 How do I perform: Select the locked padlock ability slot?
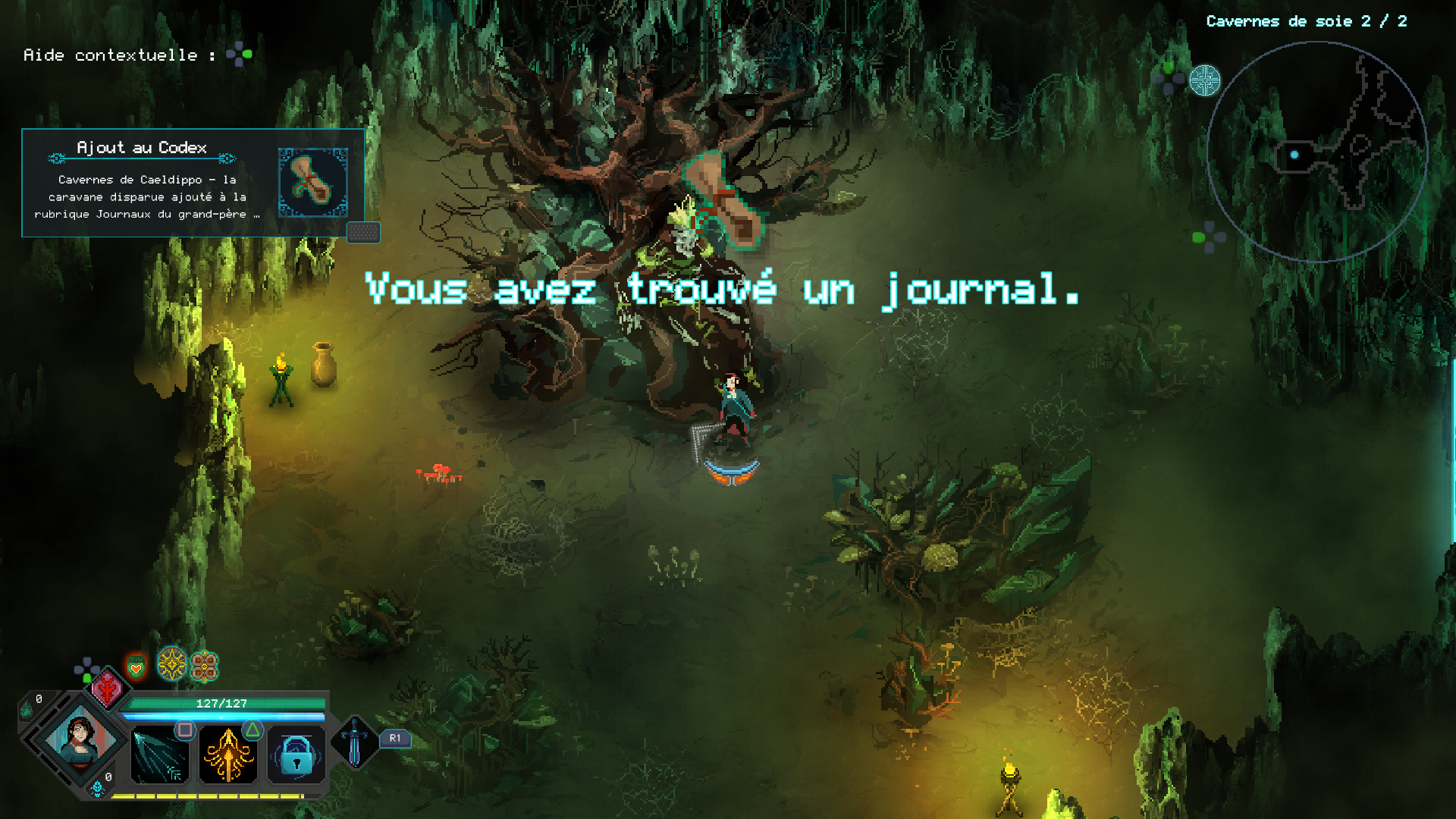point(296,755)
